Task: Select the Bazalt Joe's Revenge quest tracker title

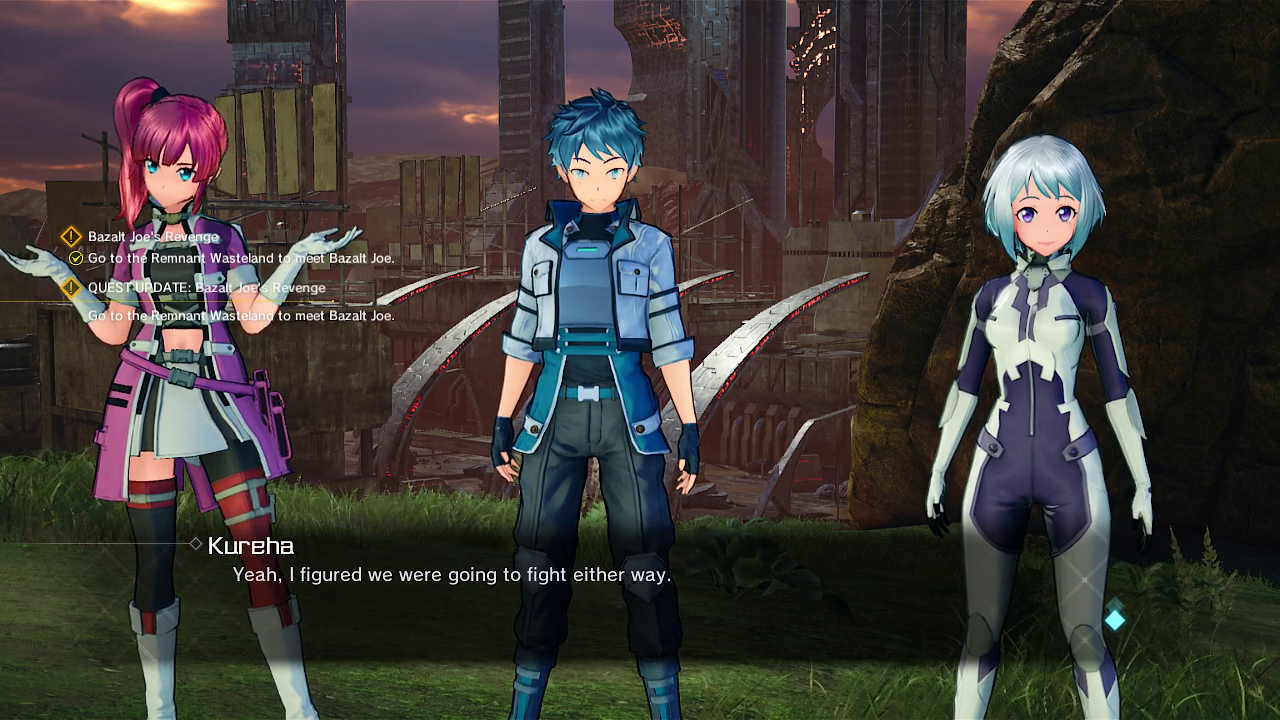Action: tap(152, 237)
